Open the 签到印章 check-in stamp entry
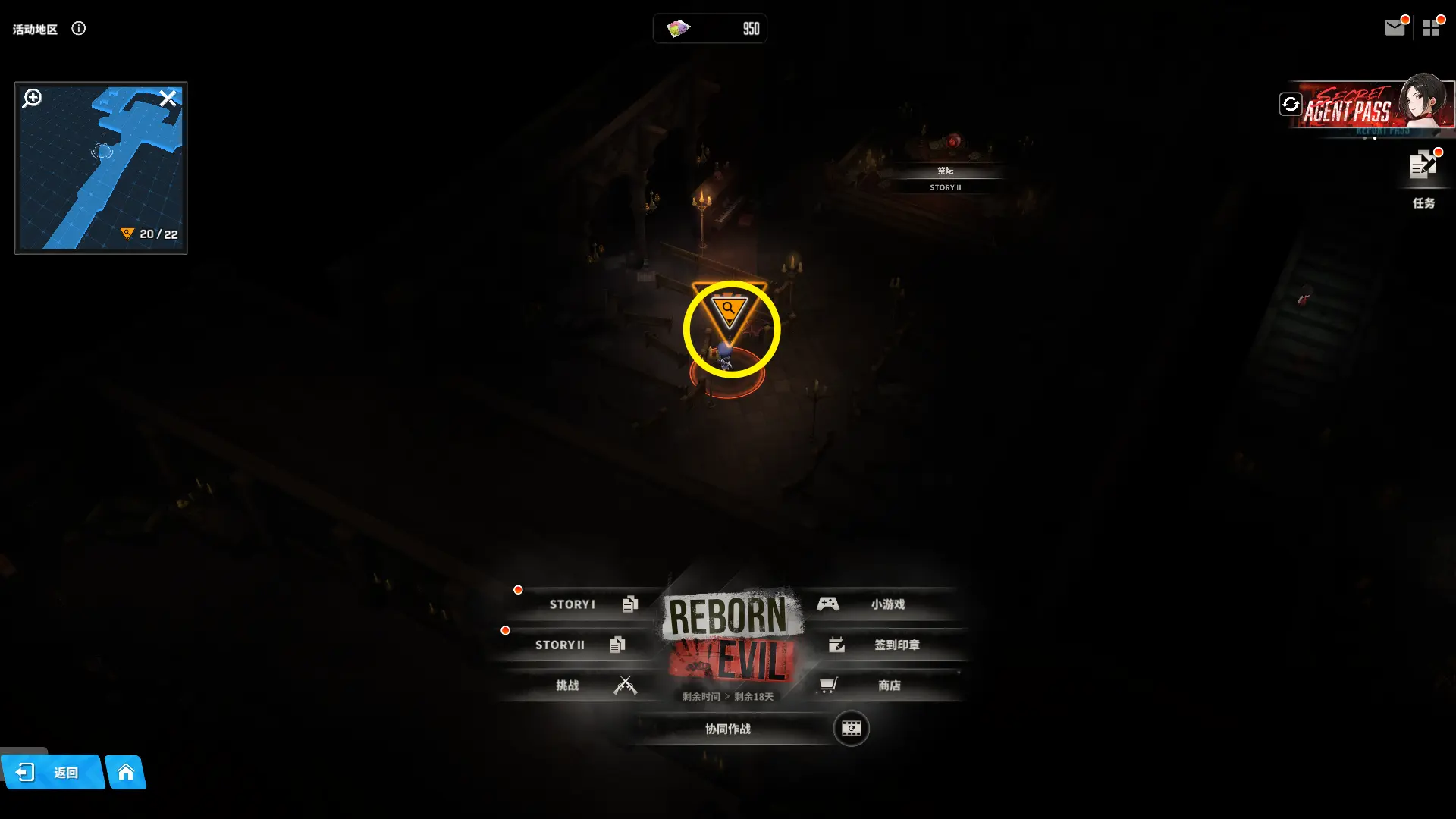1456x819 pixels. click(895, 645)
